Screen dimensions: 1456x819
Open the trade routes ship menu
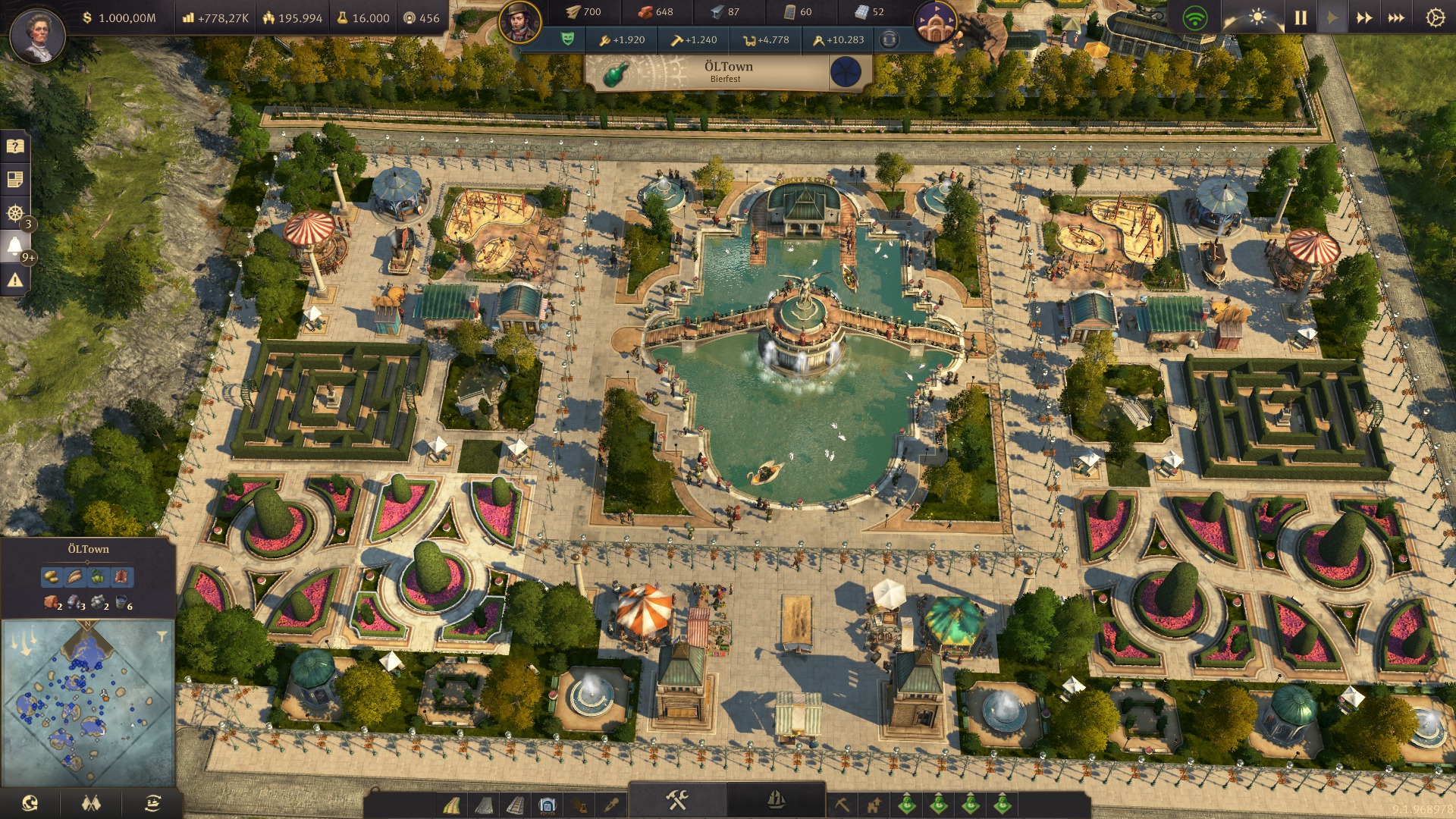point(152,803)
